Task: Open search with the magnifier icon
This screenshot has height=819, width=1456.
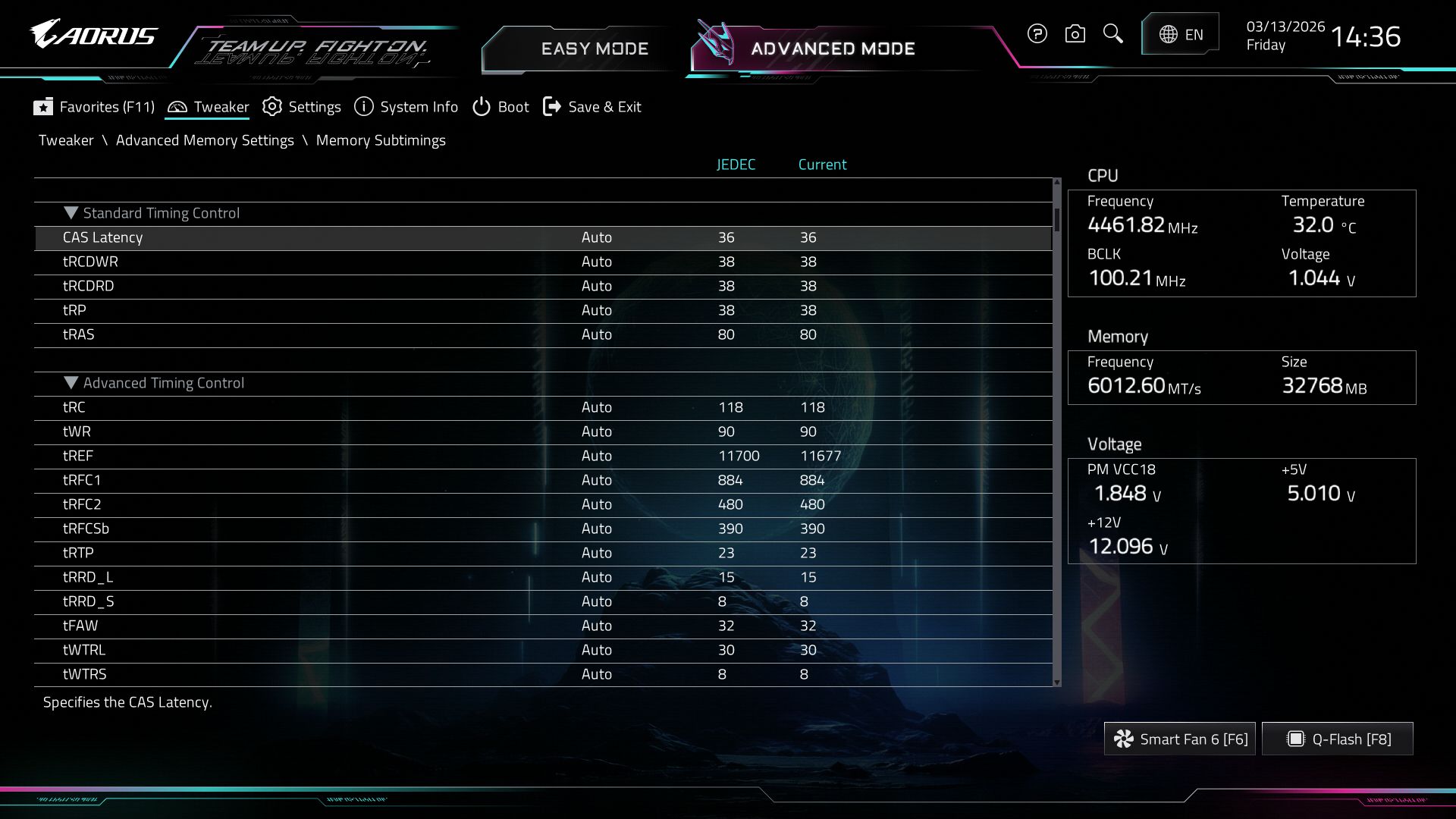Action: 1112,34
